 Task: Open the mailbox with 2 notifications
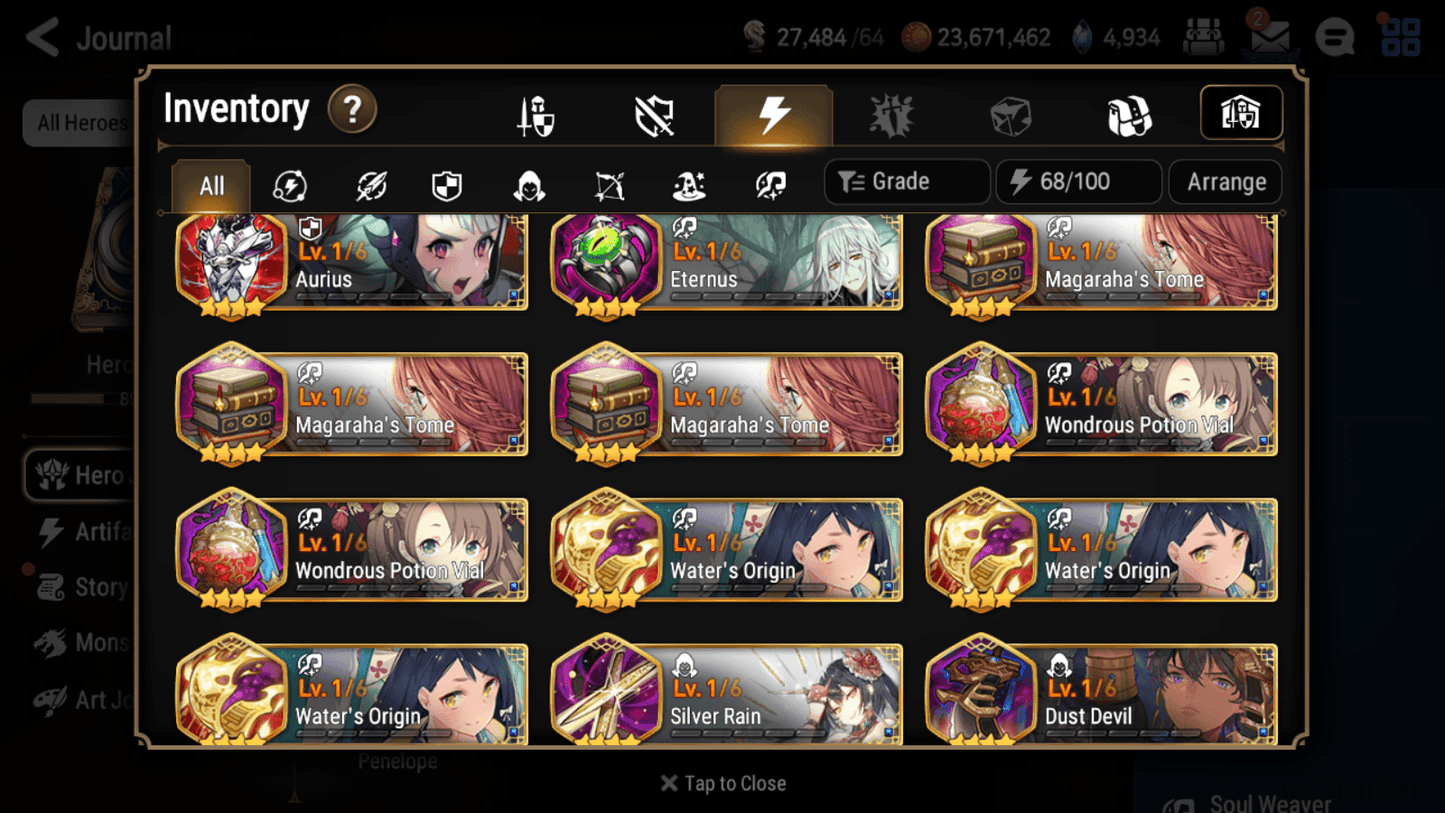click(1268, 36)
